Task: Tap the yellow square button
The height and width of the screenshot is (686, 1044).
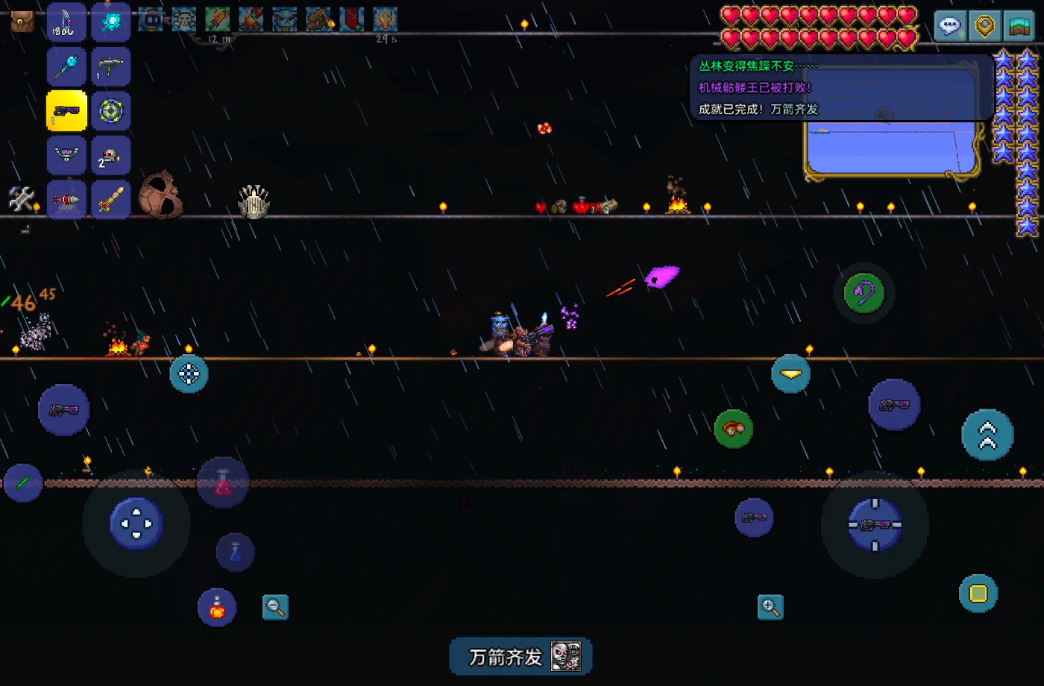Action: (978, 594)
